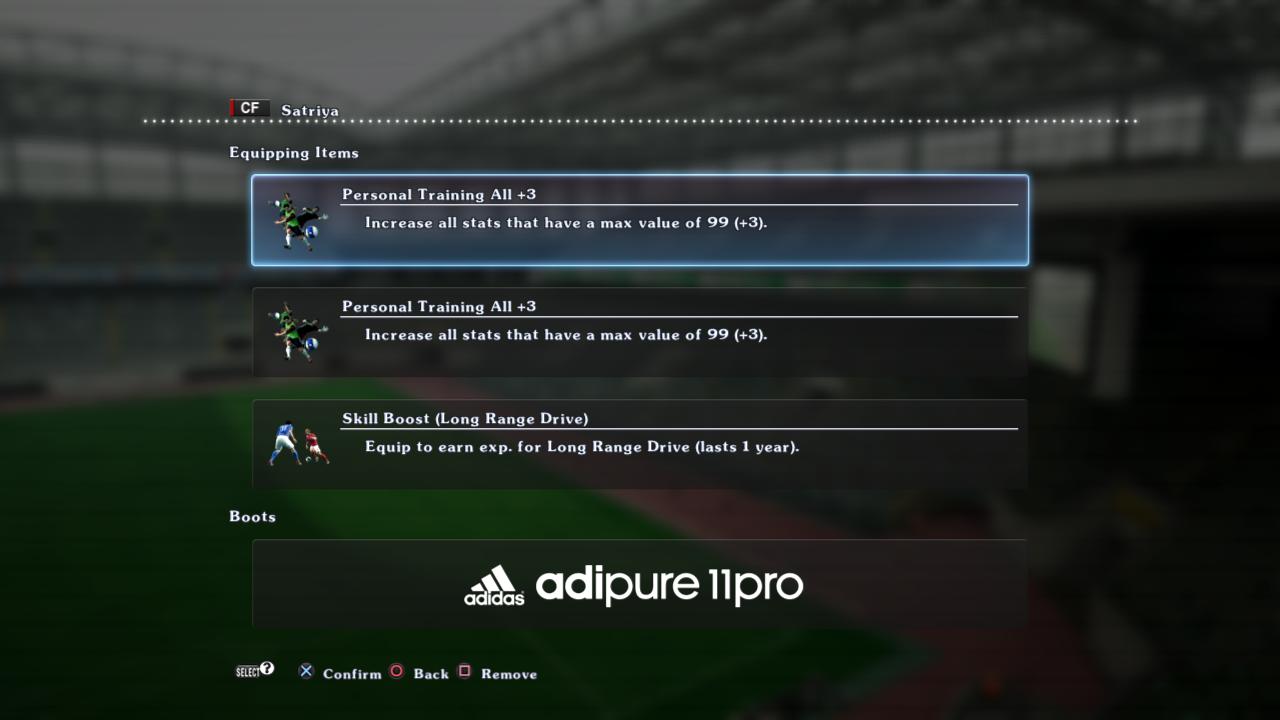Select the player name Satriya
1280x720 pixels.
click(x=310, y=110)
